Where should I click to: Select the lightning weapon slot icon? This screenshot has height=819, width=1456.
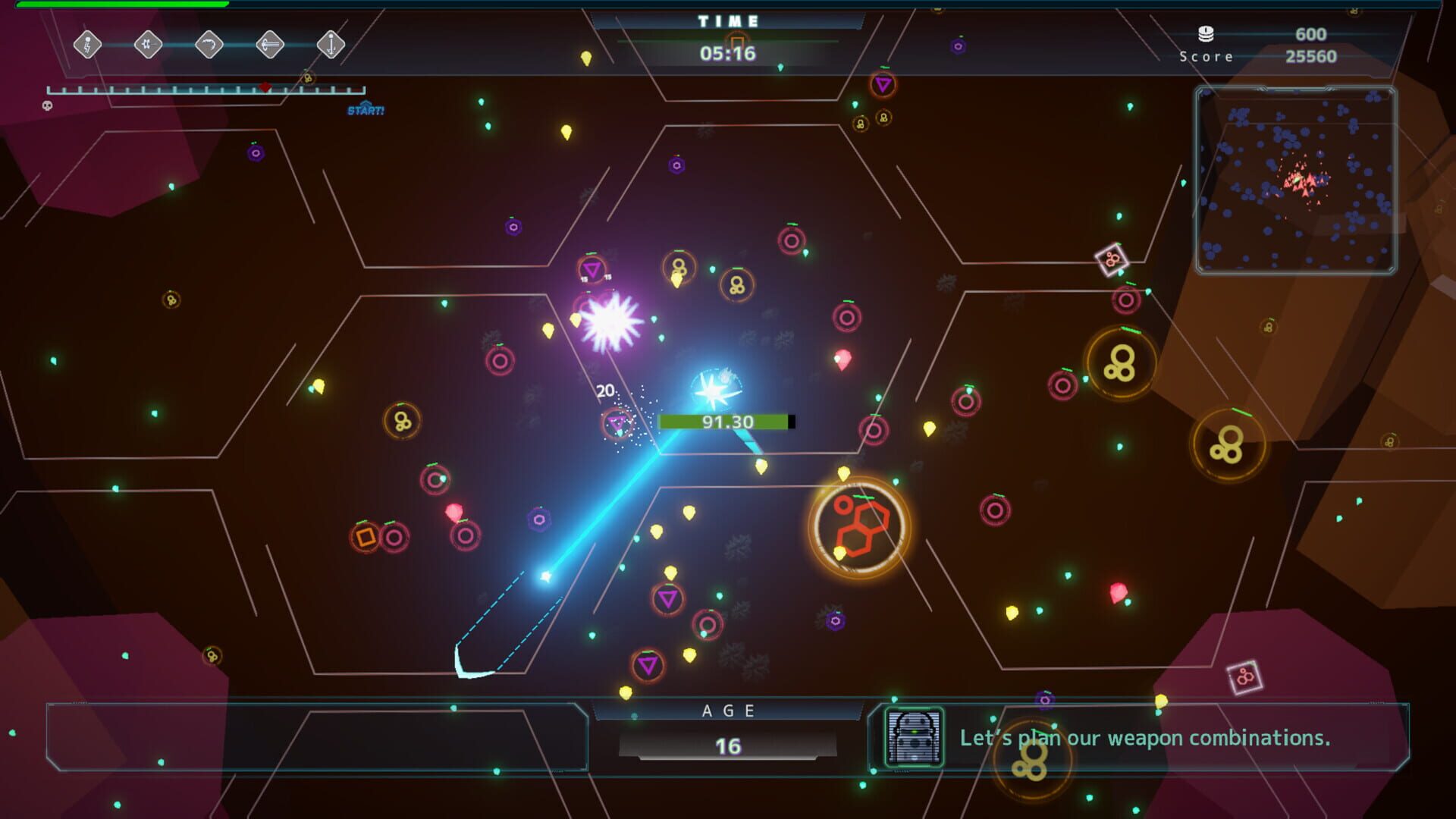[x=87, y=44]
